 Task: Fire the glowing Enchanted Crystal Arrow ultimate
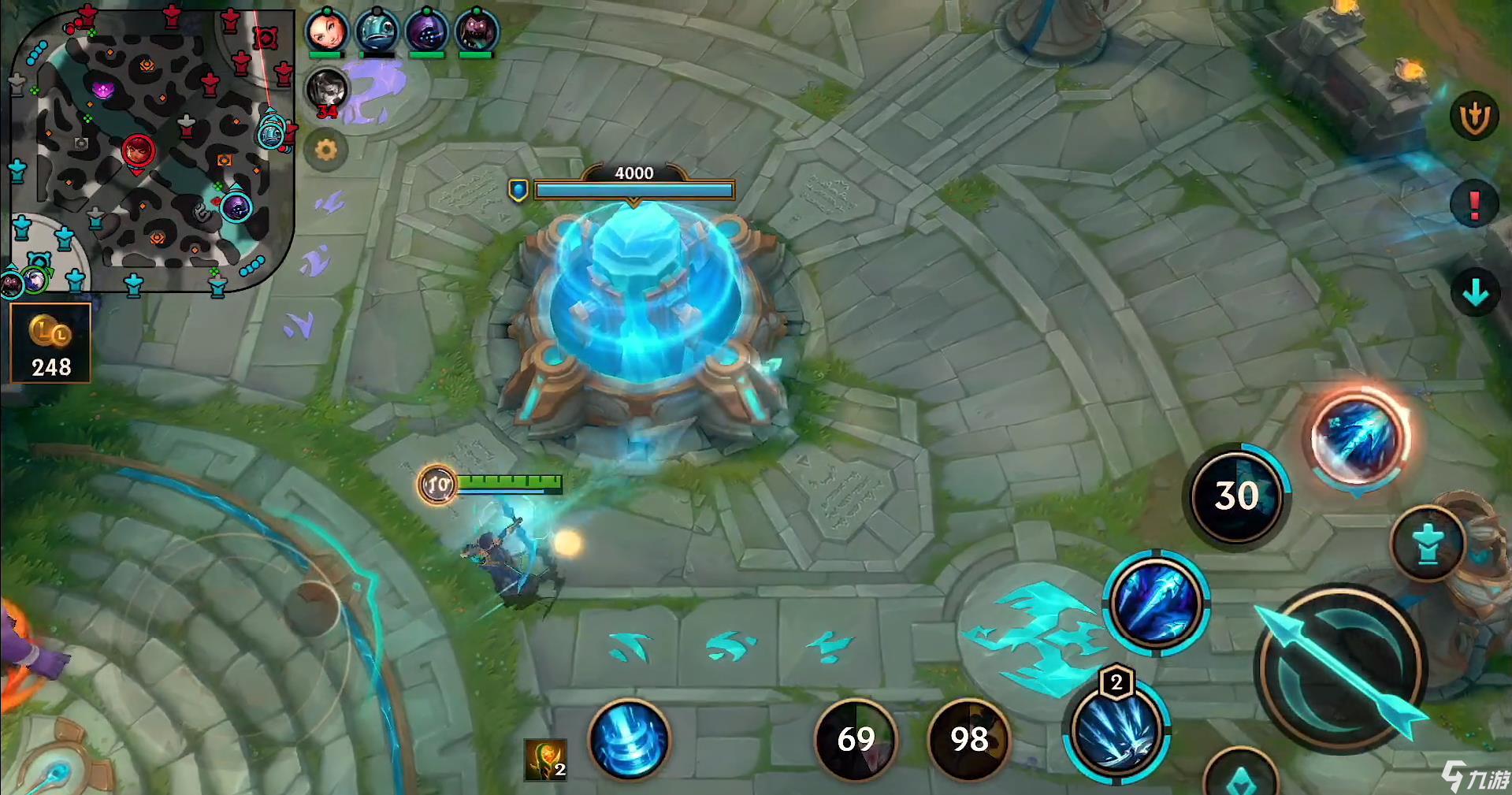1358,438
